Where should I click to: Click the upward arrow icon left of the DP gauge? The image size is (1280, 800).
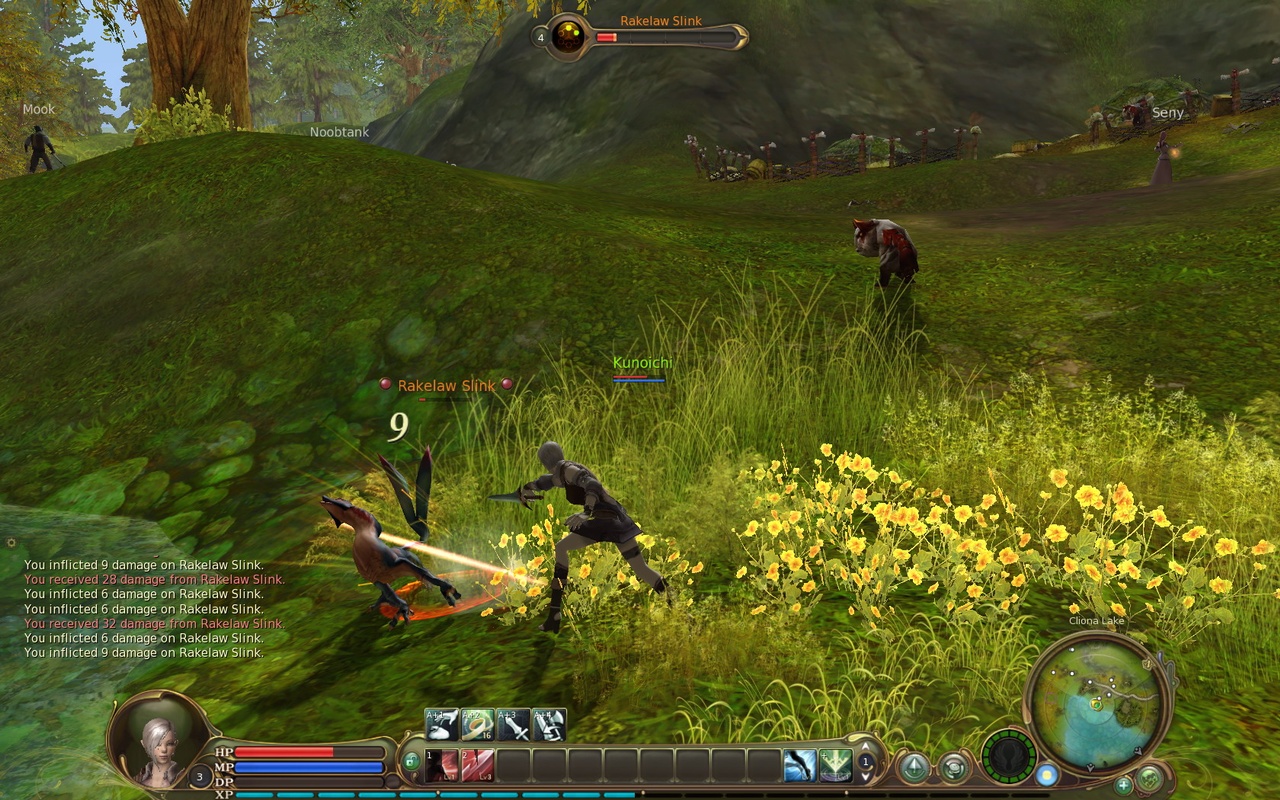916,767
